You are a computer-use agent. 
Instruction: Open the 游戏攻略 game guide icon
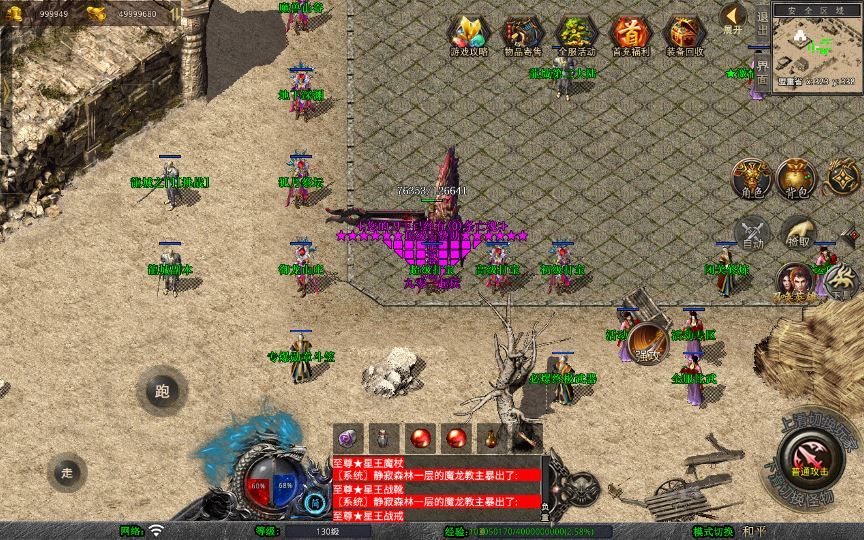(x=469, y=34)
